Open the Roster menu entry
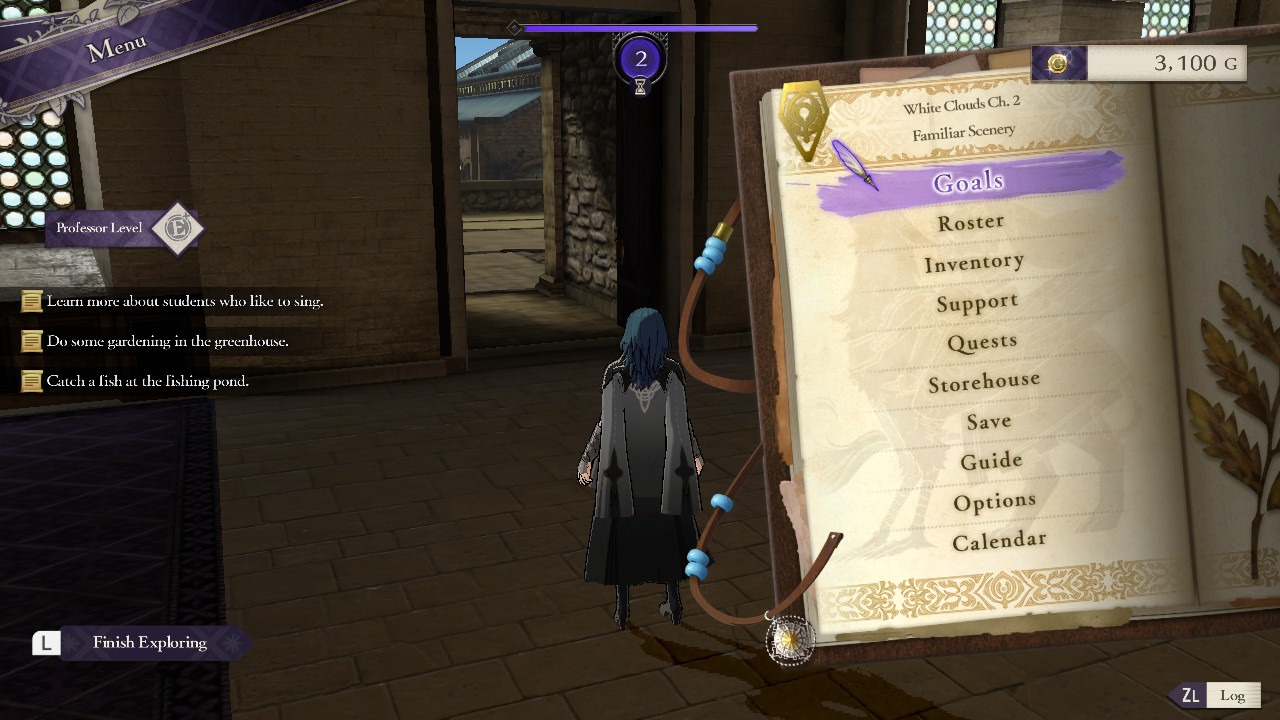Screen dimensions: 1280x720 (x=969, y=221)
